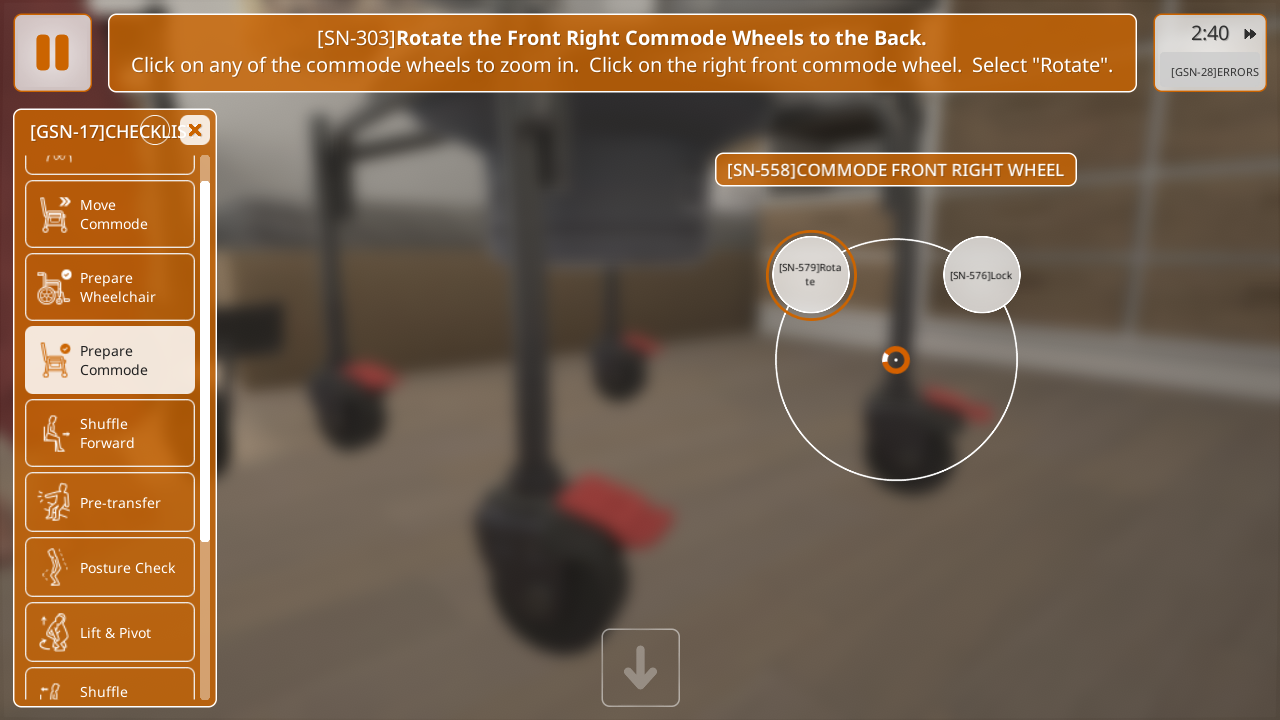Open the Errors panel
1280x720 pixels.
tap(1214, 72)
